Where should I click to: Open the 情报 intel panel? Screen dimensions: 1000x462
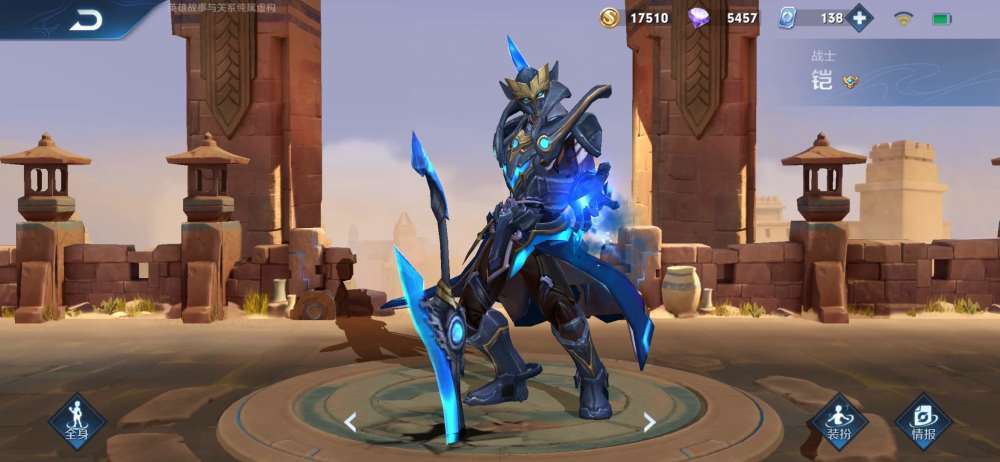[x=923, y=420]
